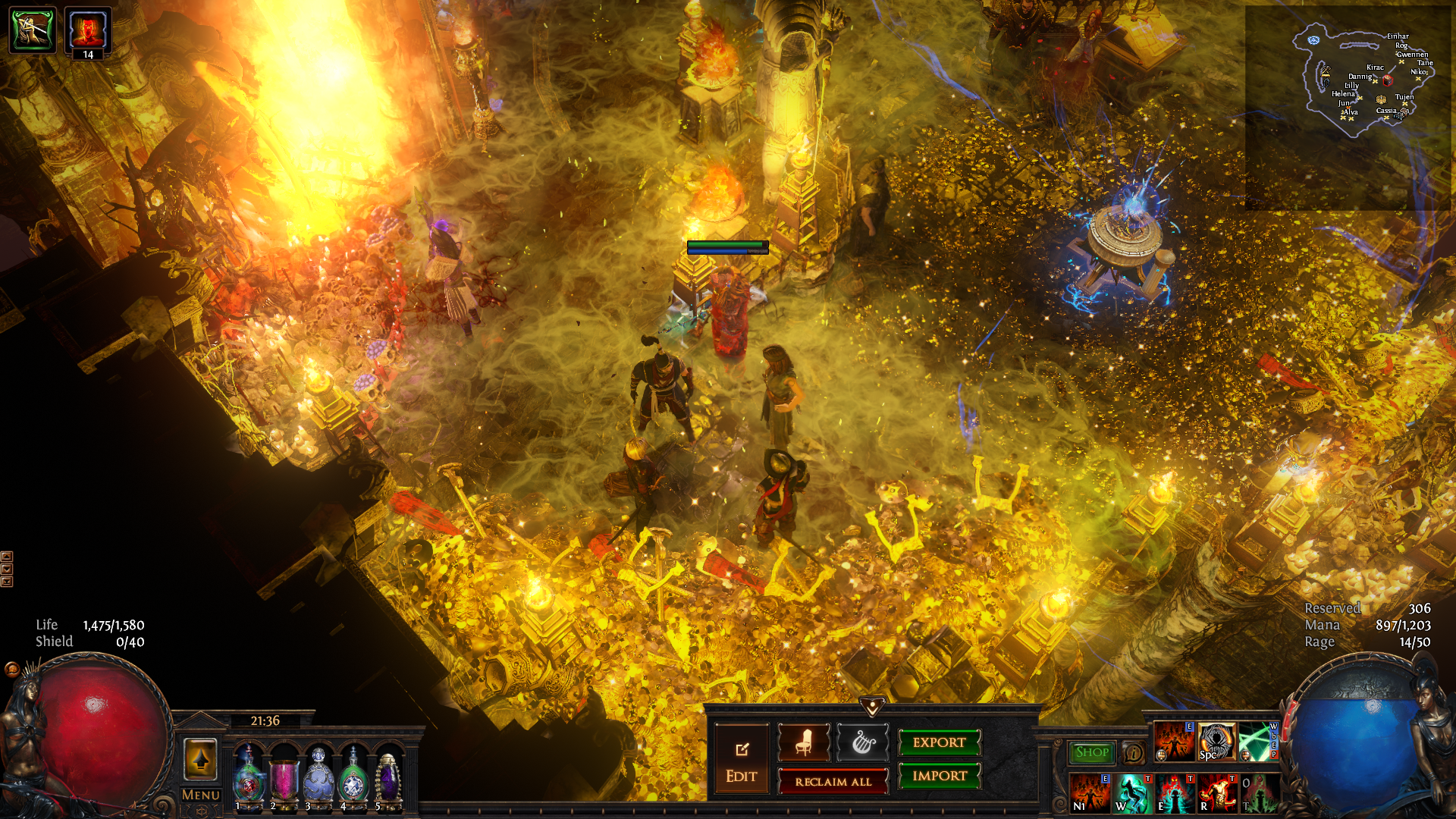The width and height of the screenshot is (1456, 819).
Task: Use the green diamond flask in slot 4
Action: [353, 775]
